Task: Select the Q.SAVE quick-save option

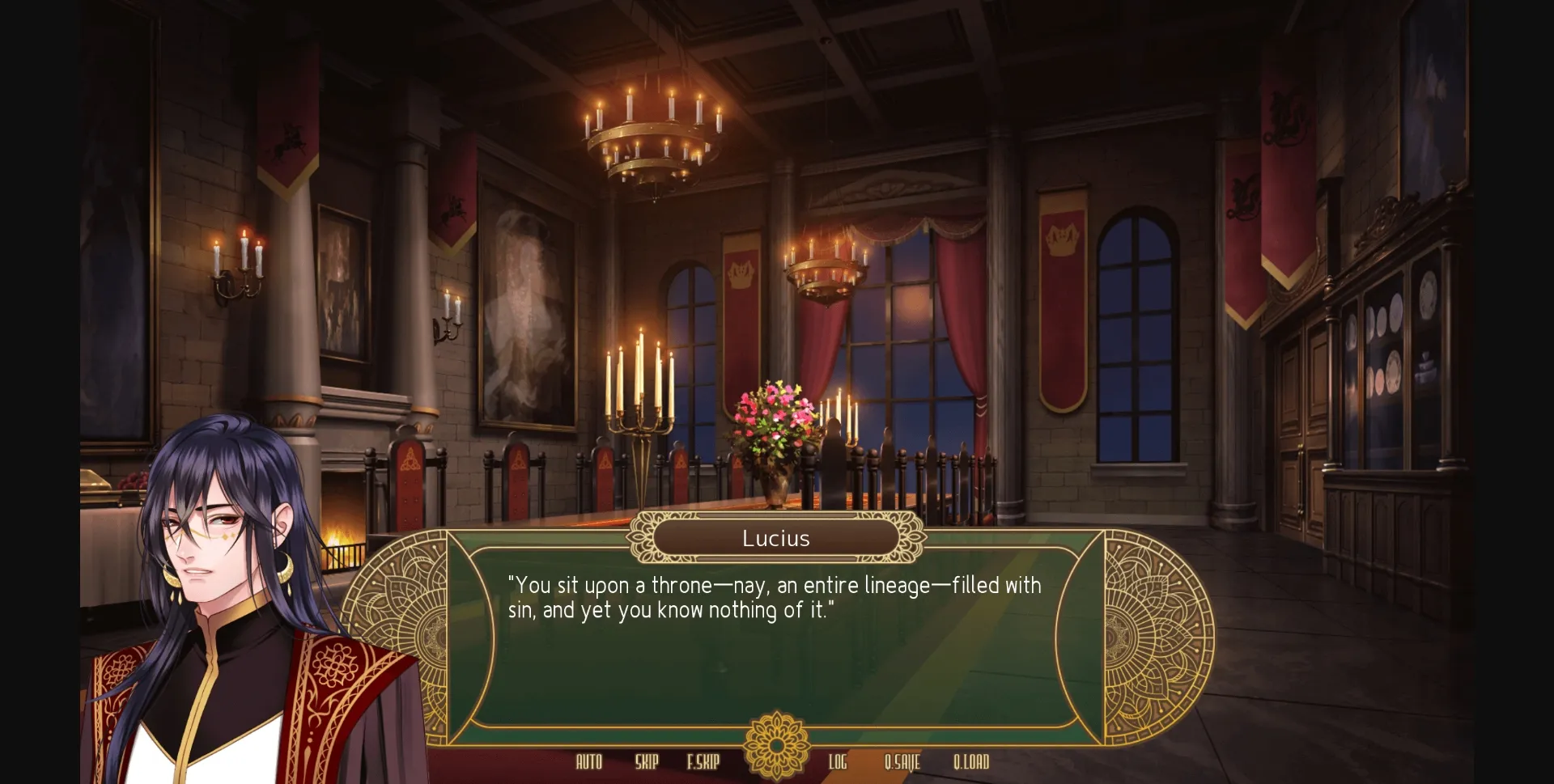Action: coord(901,761)
